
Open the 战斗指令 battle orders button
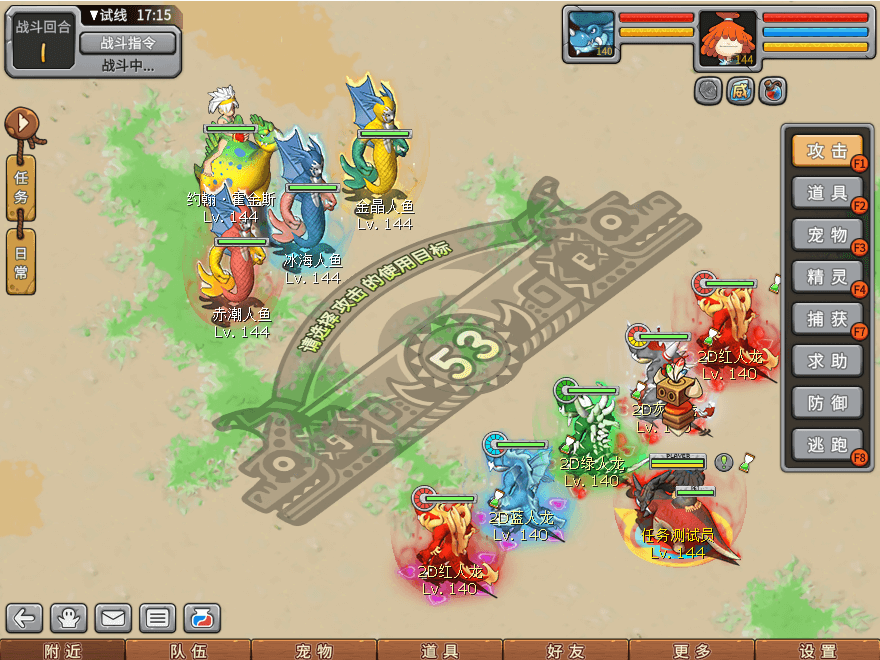pos(126,43)
